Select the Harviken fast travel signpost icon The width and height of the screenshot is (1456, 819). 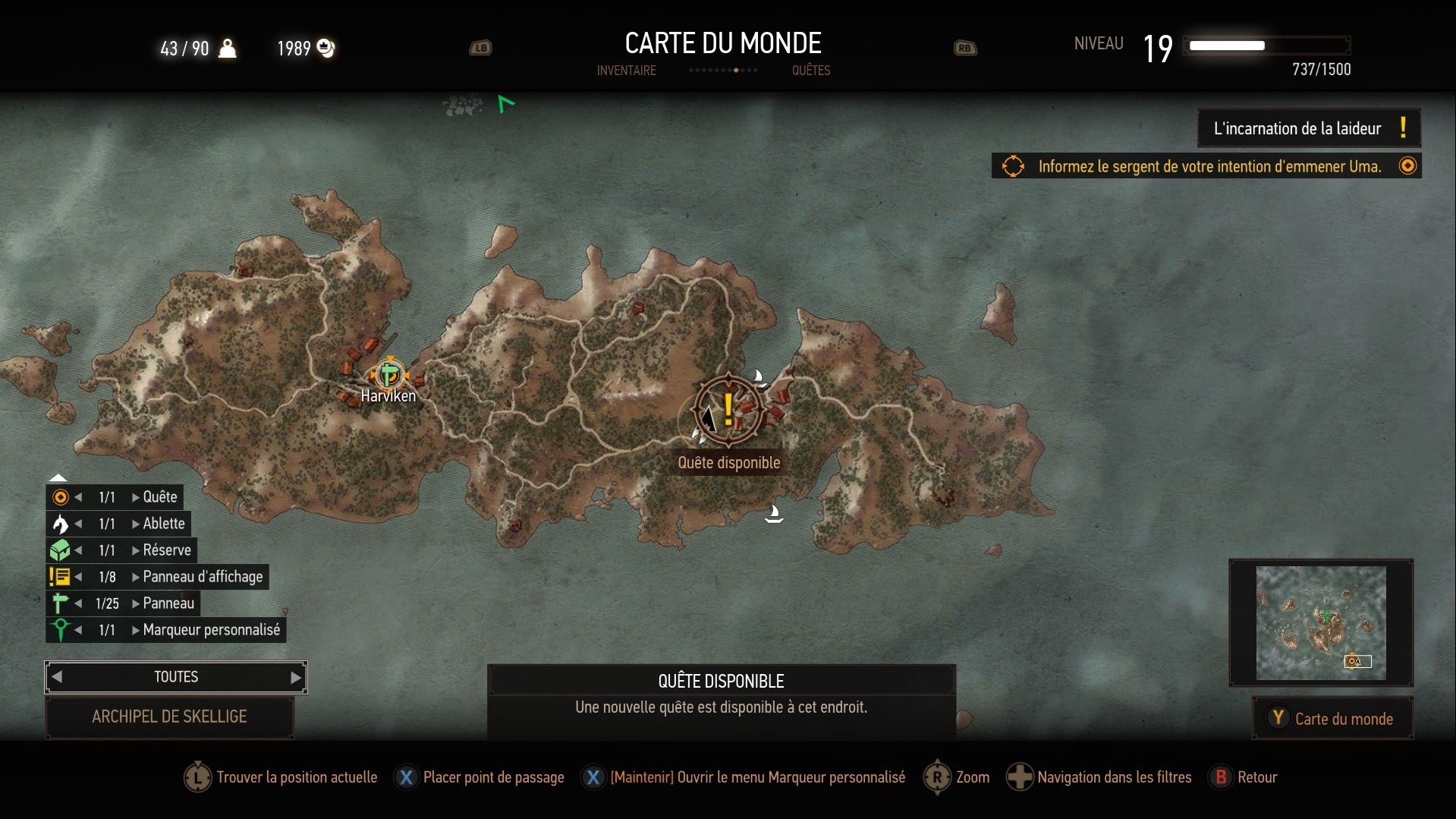click(x=389, y=375)
